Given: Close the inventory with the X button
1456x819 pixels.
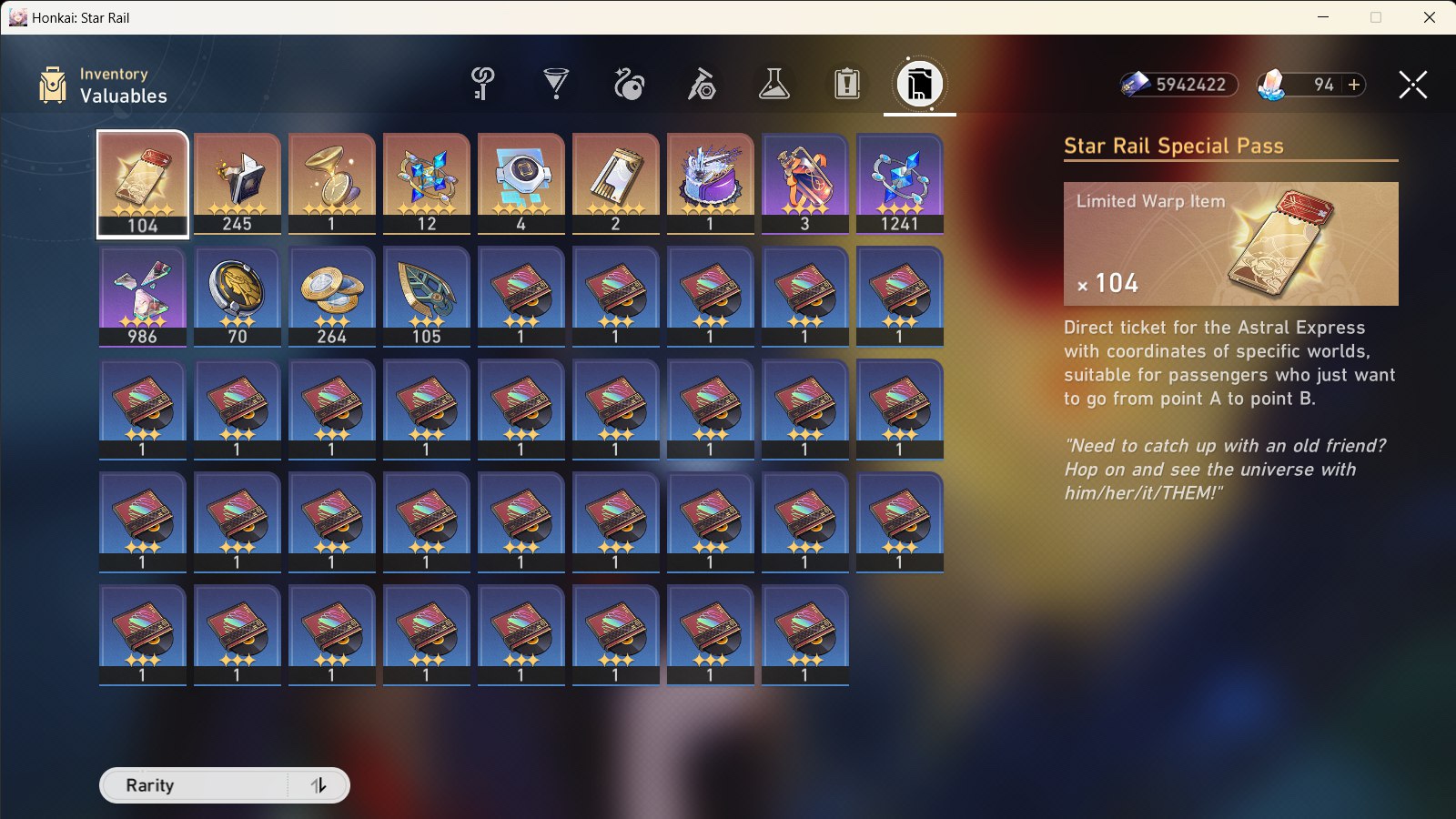Looking at the screenshot, I should click(x=1411, y=85).
